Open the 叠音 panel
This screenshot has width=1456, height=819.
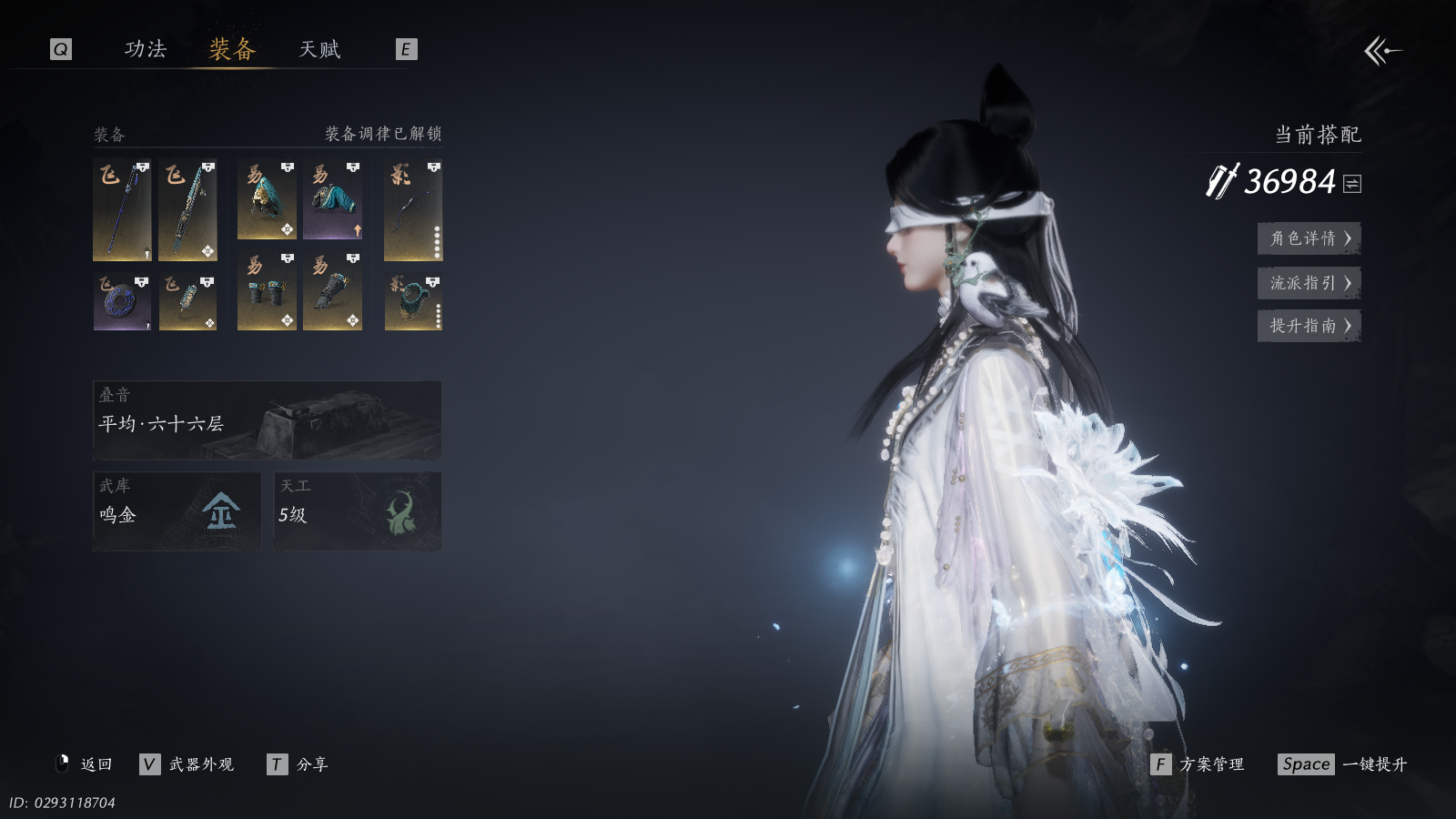coord(267,420)
